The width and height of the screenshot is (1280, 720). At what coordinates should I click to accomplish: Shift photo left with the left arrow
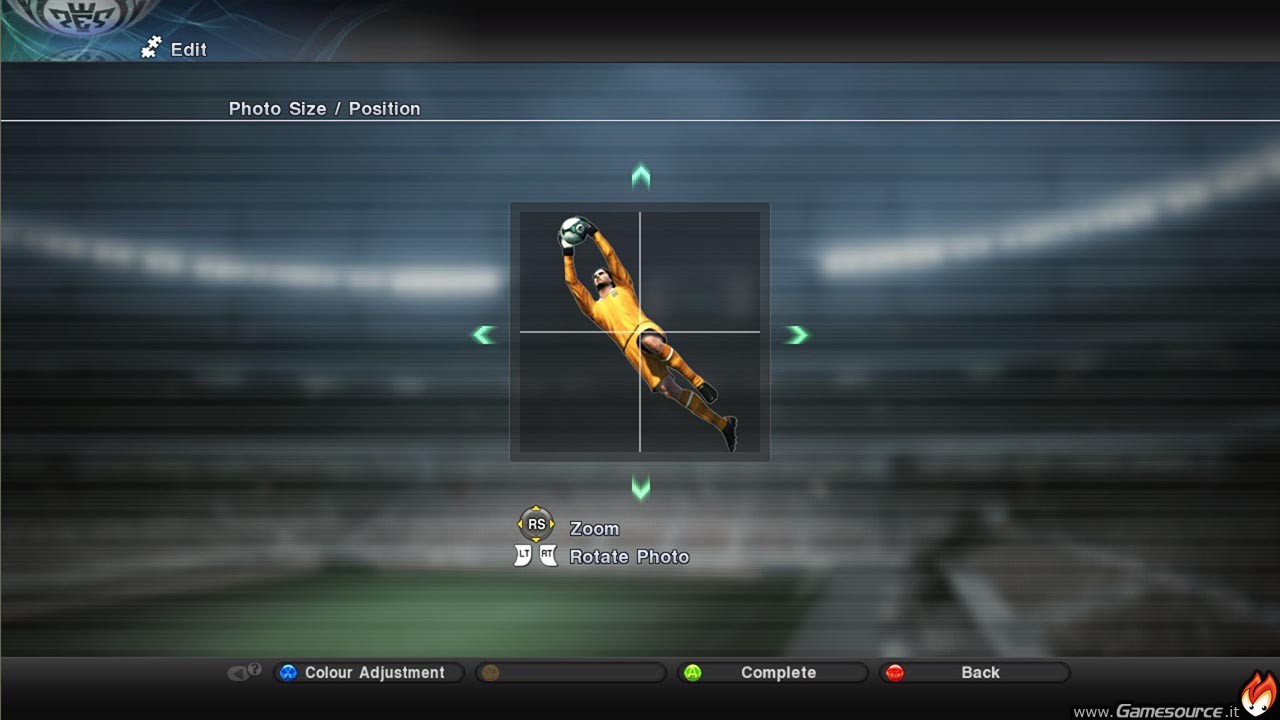(484, 335)
